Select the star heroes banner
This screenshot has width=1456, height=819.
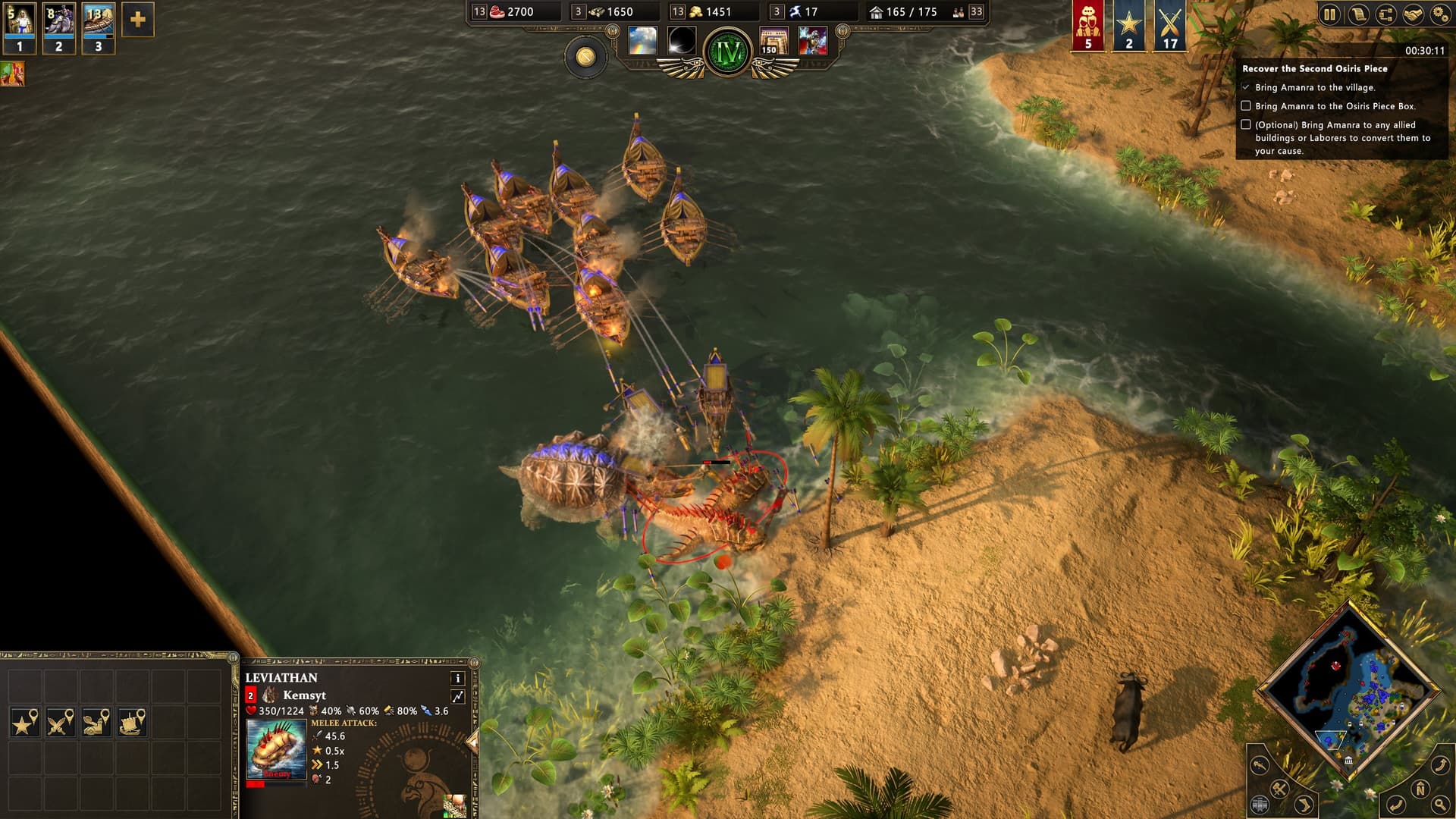[1128, 26]
